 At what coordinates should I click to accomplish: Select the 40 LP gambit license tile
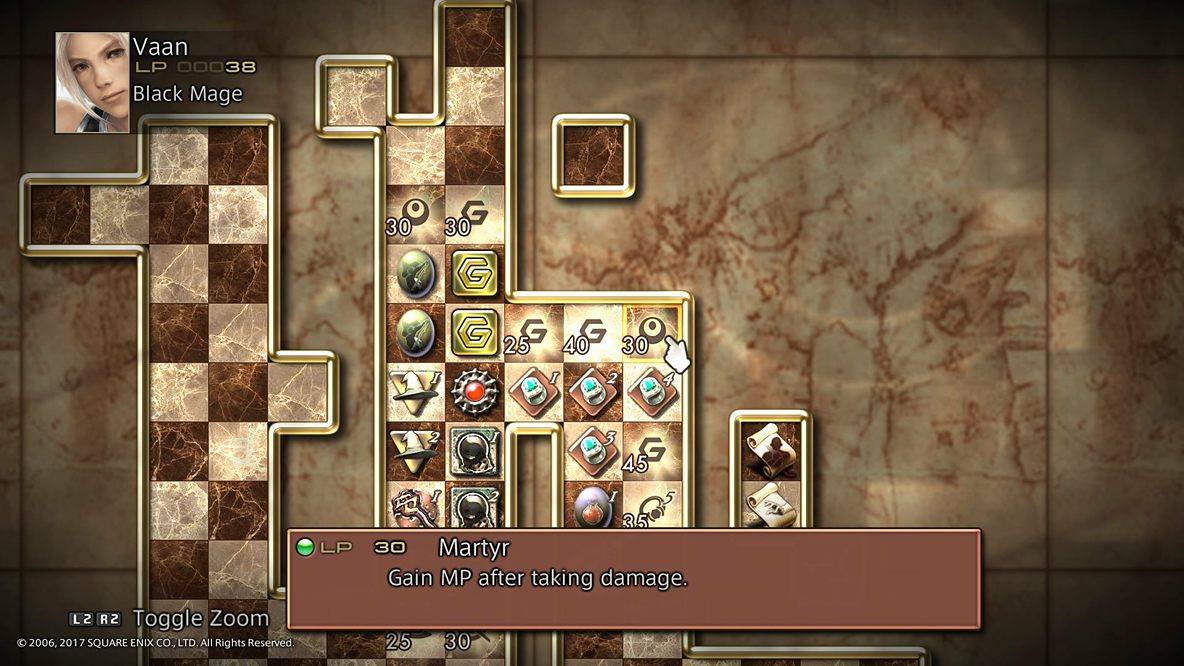click(592, 333)
